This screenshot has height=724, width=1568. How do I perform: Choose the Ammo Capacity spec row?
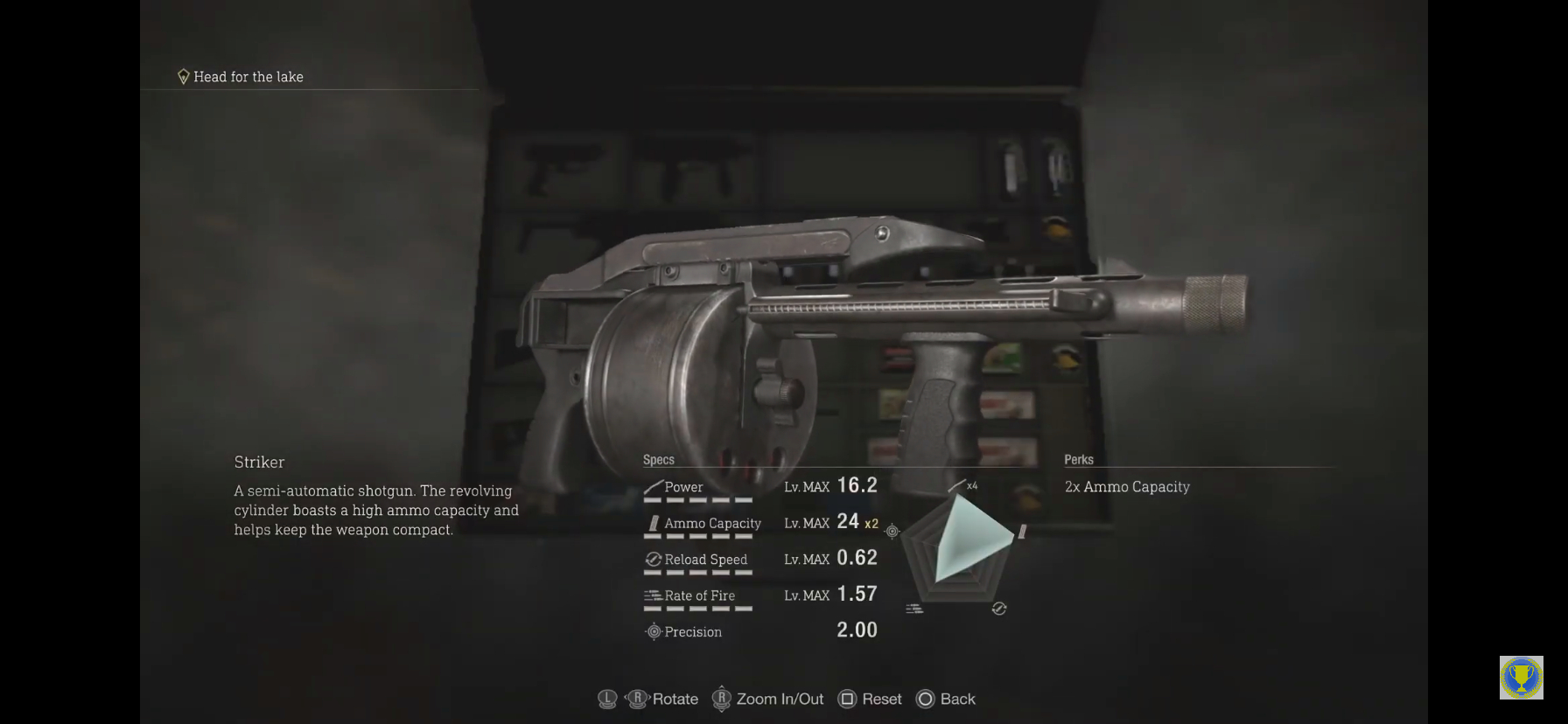759,523
